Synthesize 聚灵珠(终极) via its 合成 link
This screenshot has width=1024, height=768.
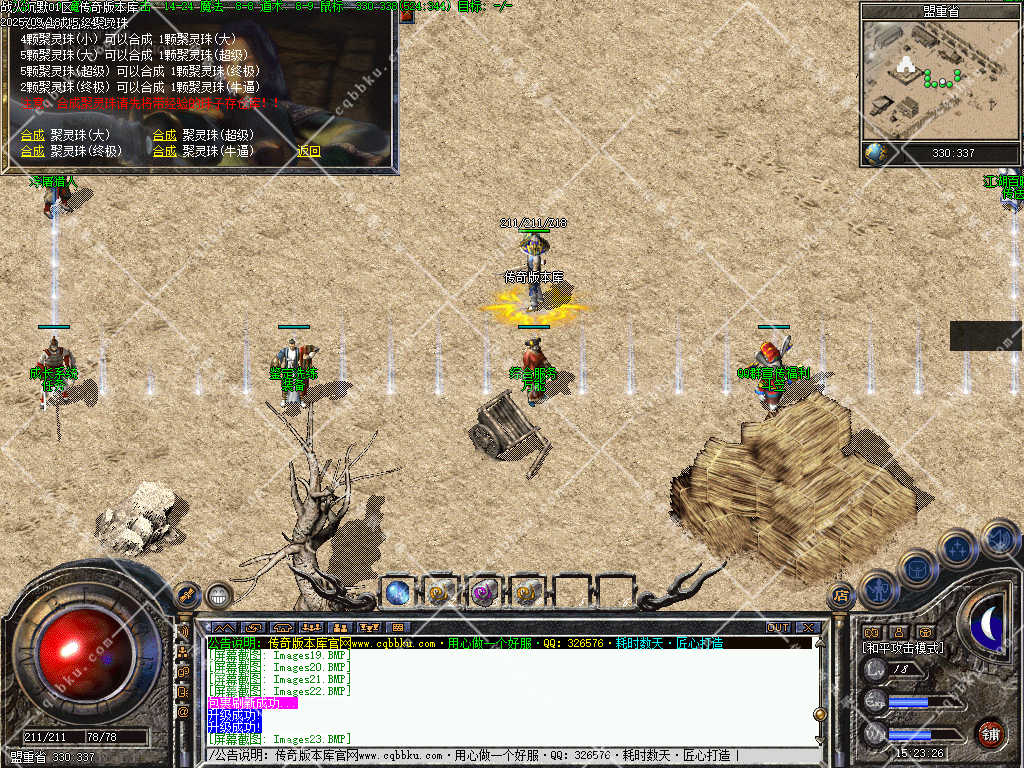(x=32, y=152)
